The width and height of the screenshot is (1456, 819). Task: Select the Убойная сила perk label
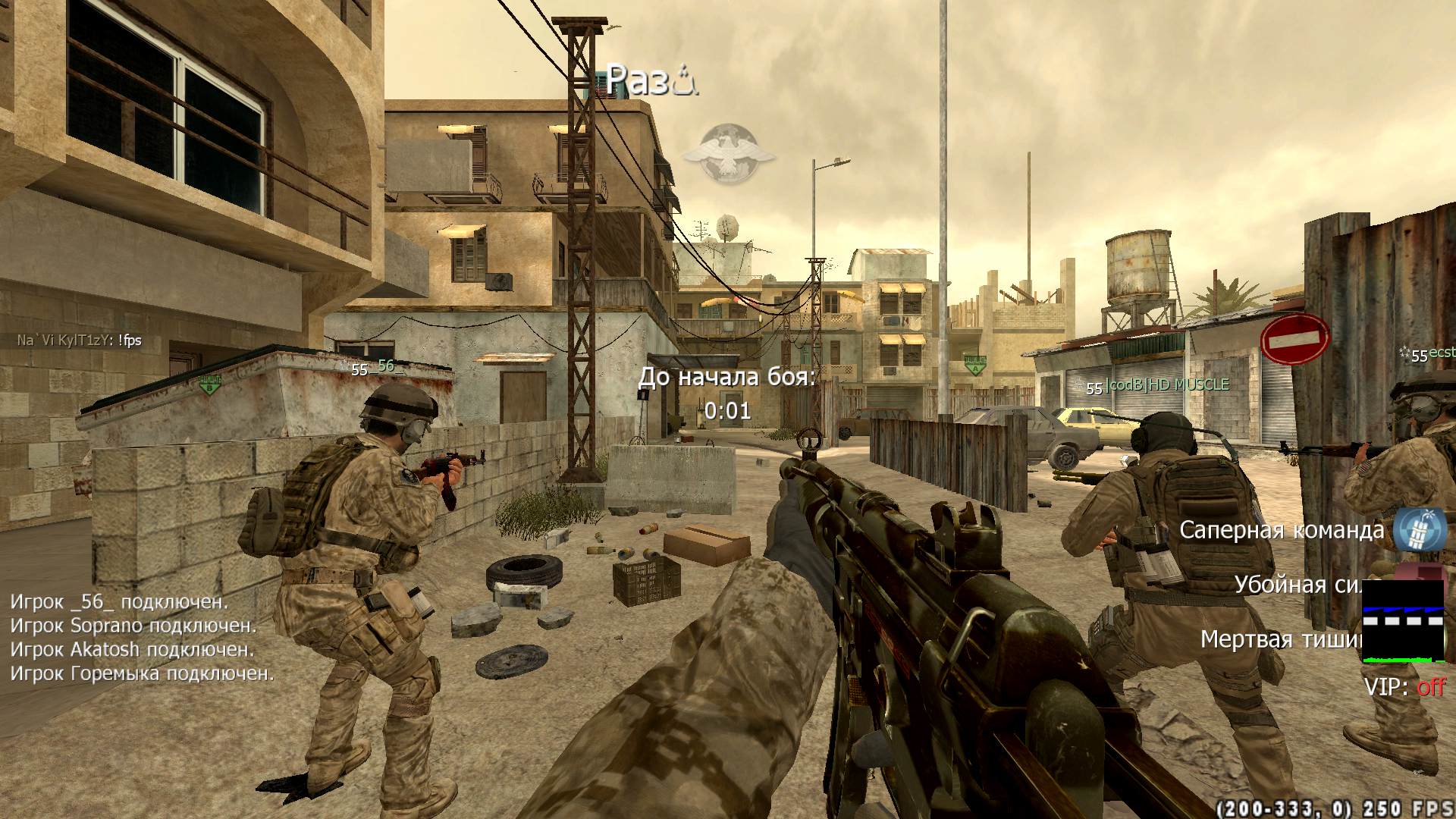1298,585
